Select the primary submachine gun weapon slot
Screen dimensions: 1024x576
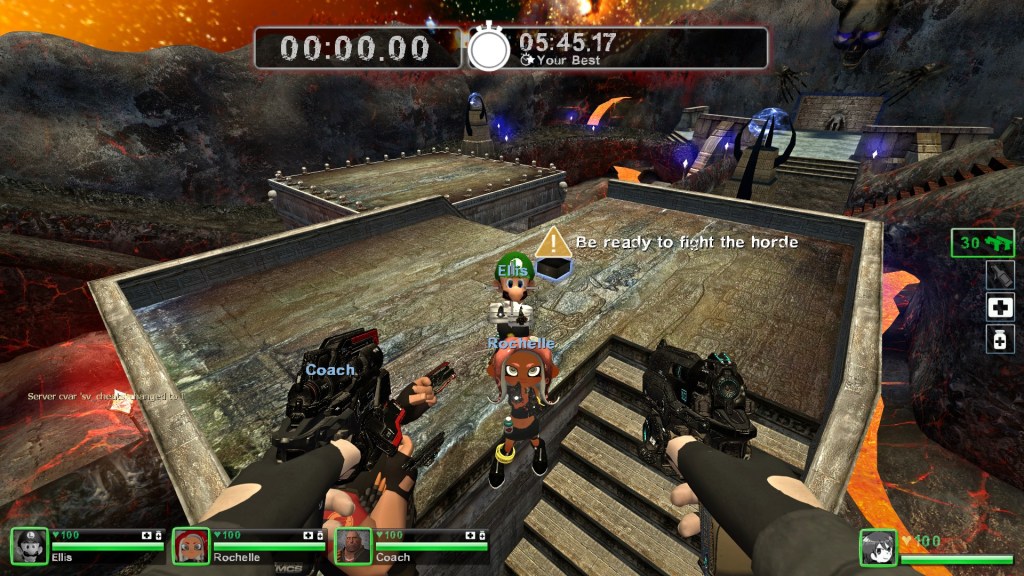tap(983, 243)
